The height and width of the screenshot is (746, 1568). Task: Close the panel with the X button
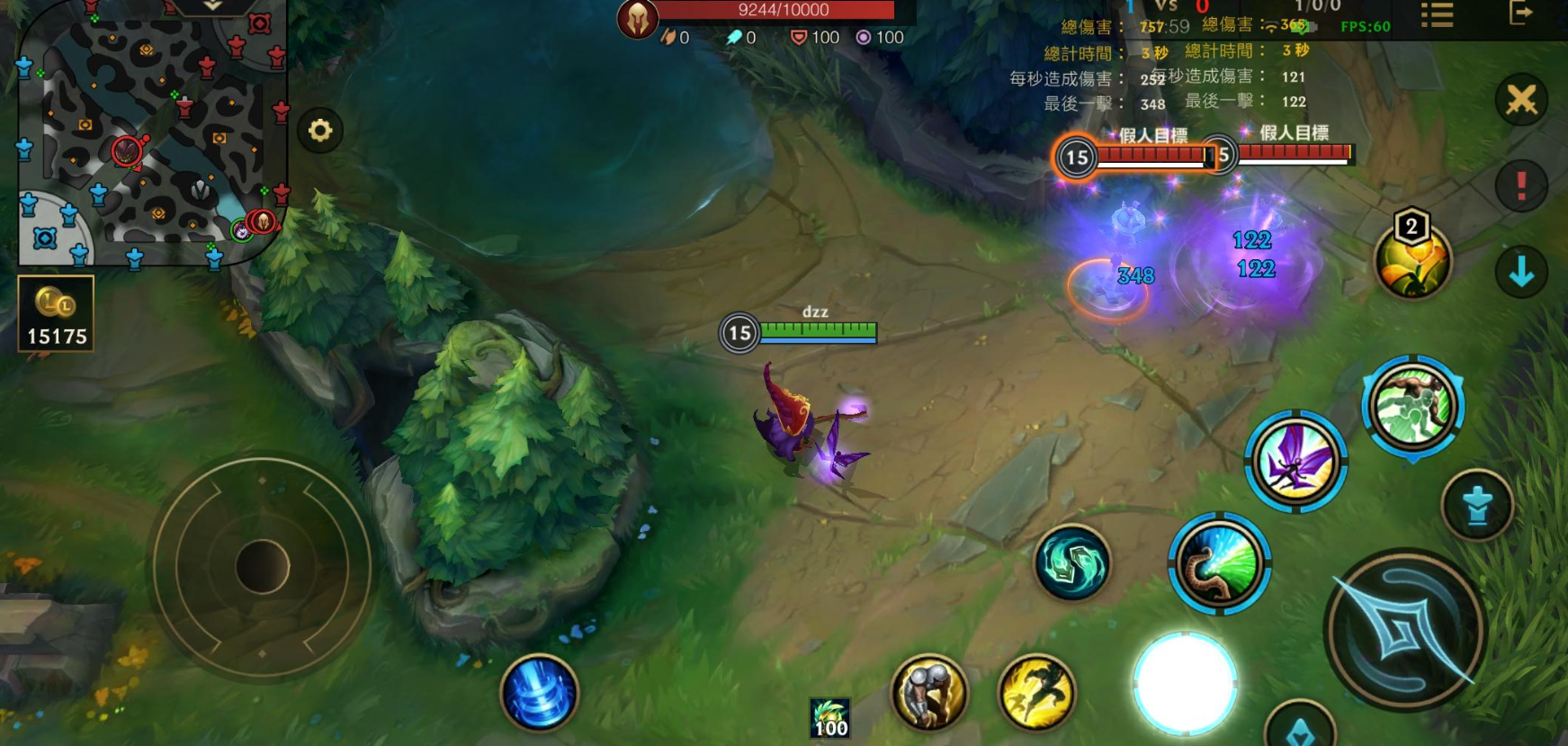click(1521, 99)
